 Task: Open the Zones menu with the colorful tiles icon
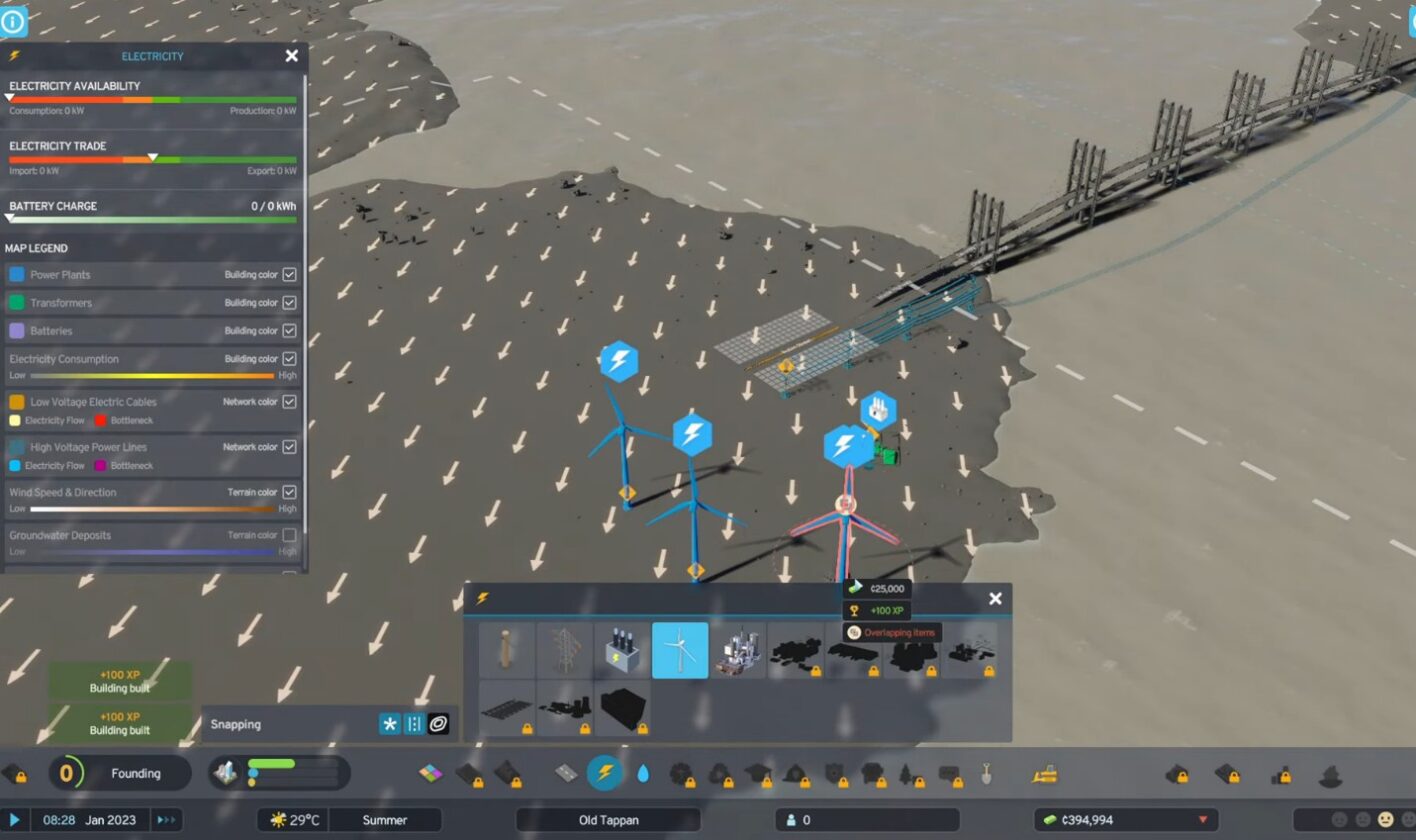point(431,774)
